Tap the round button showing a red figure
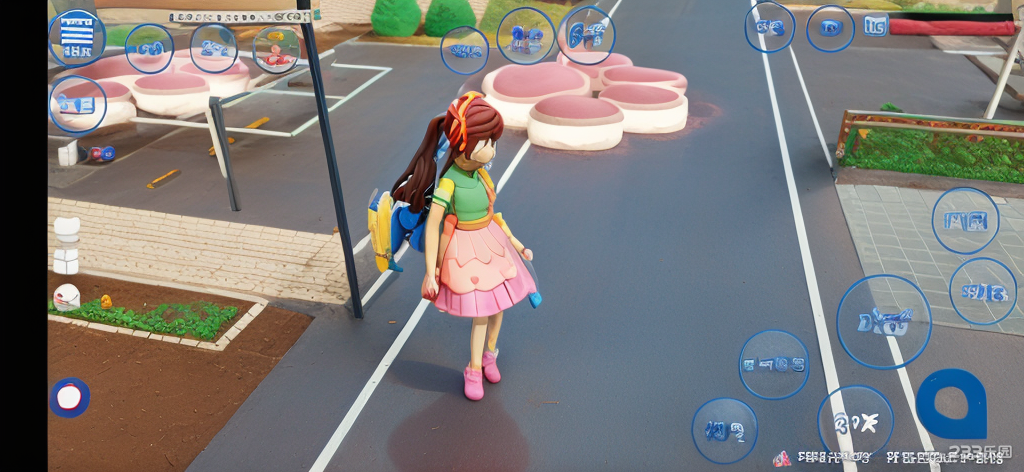Viewport: 1024px width, 472px height. [275, 49]
